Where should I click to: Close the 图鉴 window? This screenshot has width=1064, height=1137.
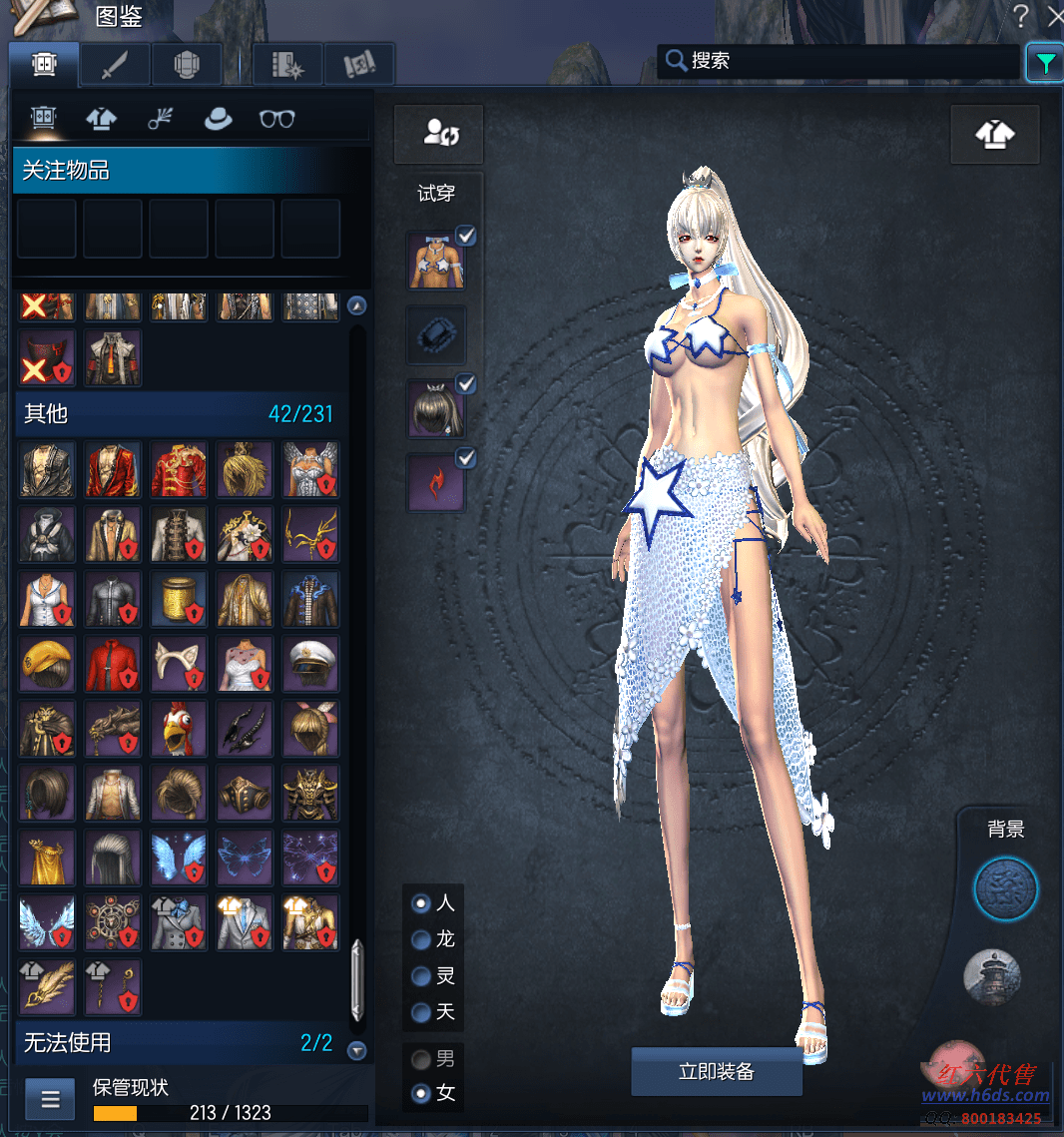pyautogui.click(x=1055, y=15)
